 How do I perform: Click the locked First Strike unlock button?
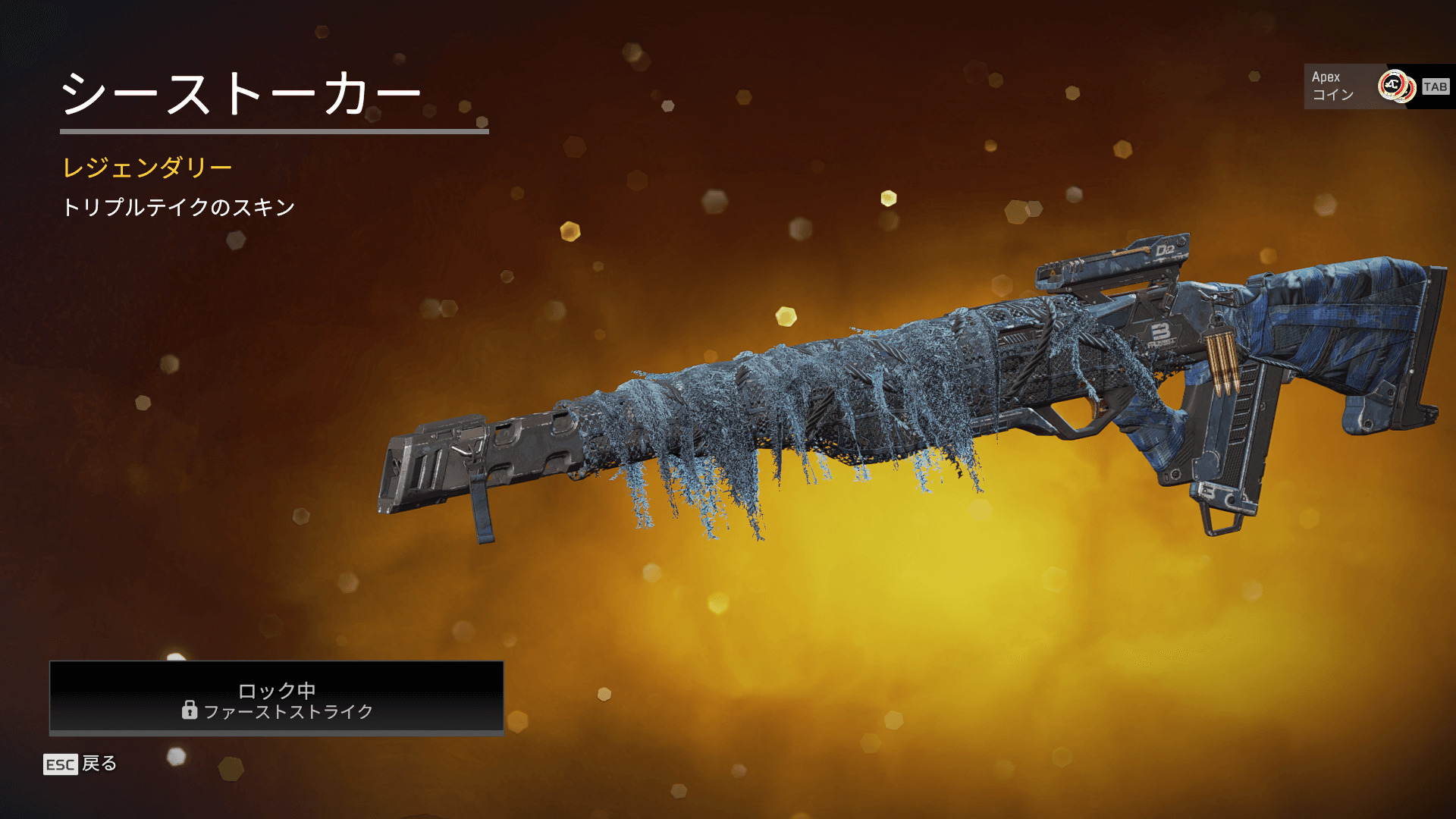click(277, 698)
